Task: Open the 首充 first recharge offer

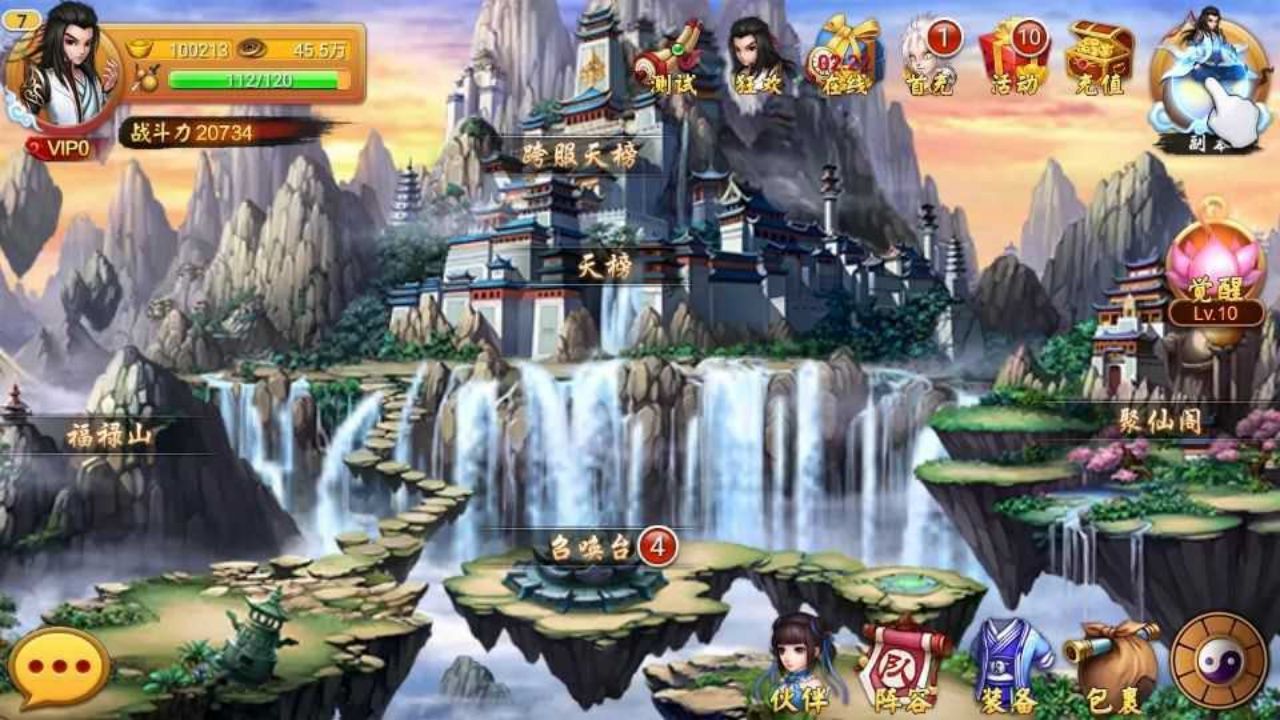Action: 929,58
